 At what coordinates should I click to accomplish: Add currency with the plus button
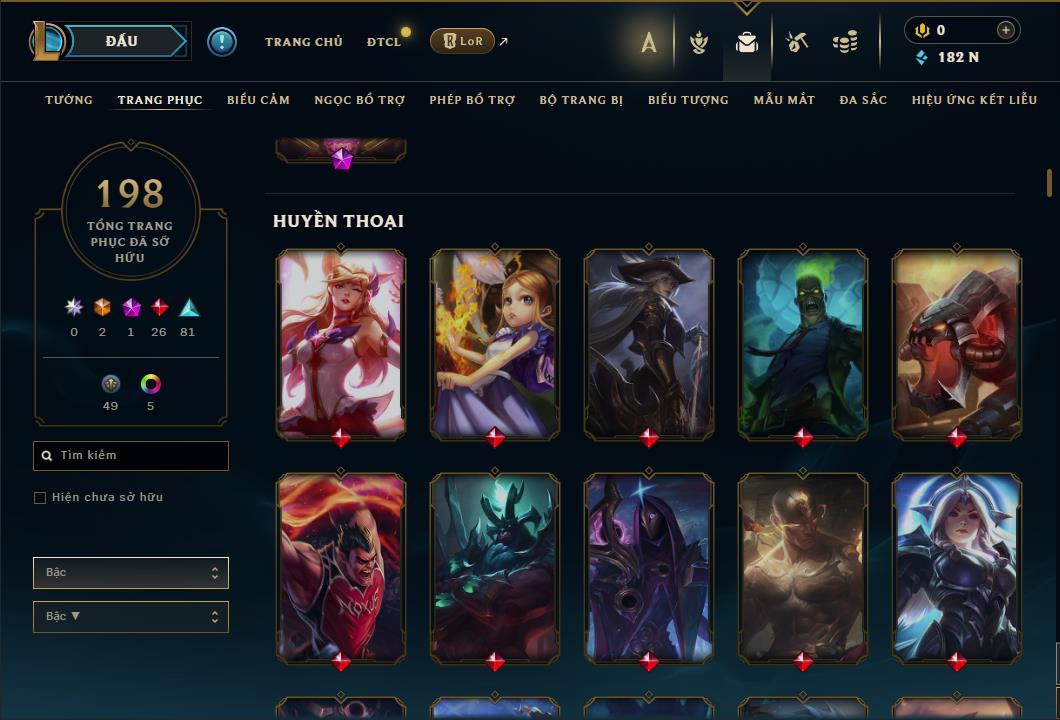pos(1005,30)
